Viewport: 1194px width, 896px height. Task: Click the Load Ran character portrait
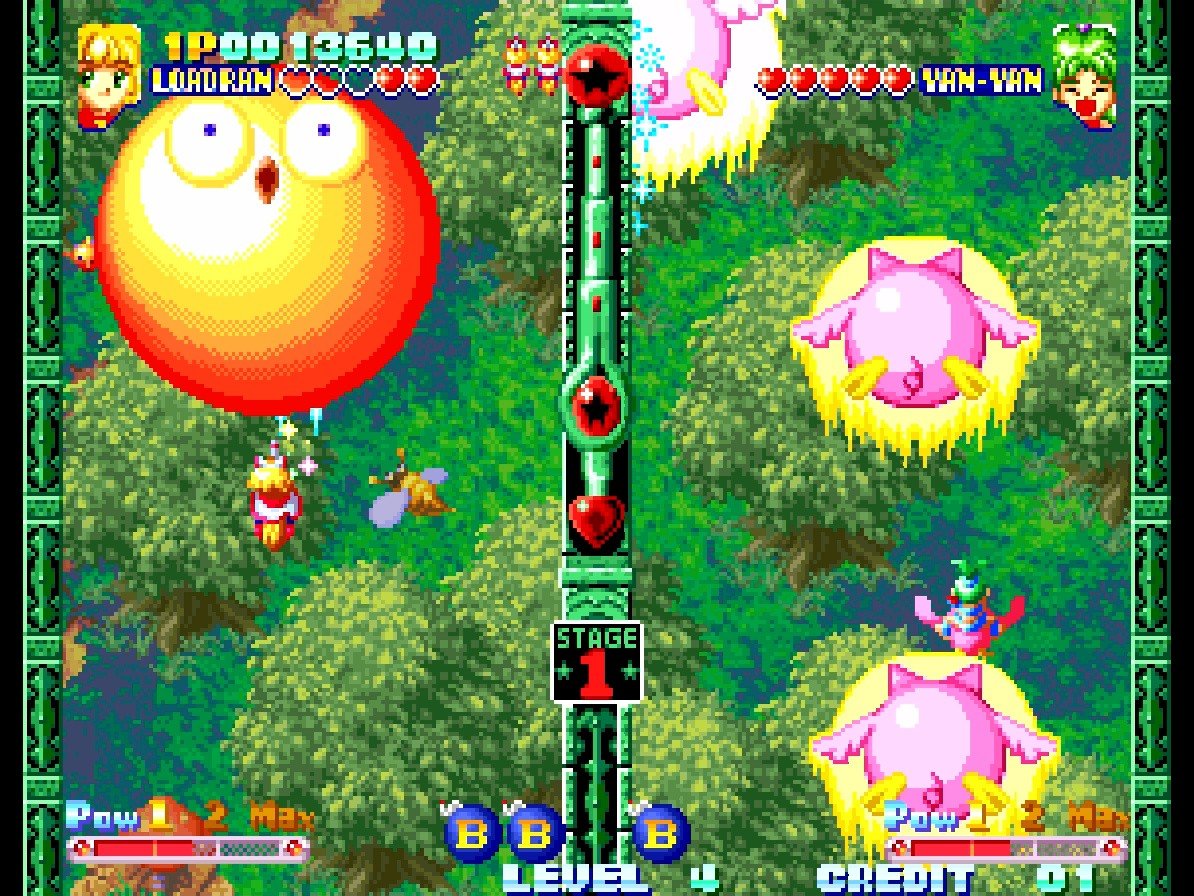pos(109,64)
